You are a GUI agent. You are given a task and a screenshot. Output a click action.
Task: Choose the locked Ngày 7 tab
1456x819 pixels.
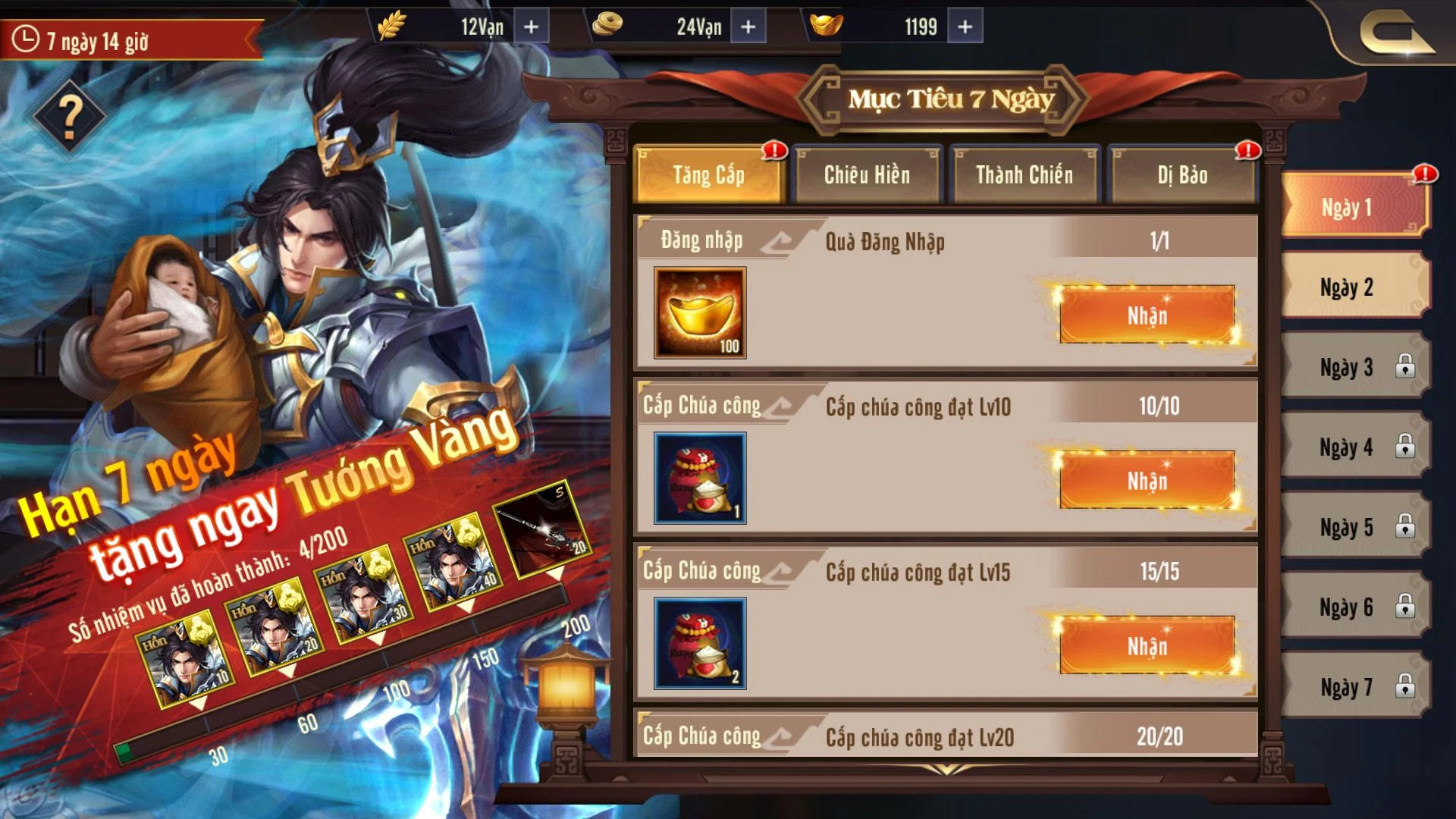pyautogui.click(x=1347, y=687)
